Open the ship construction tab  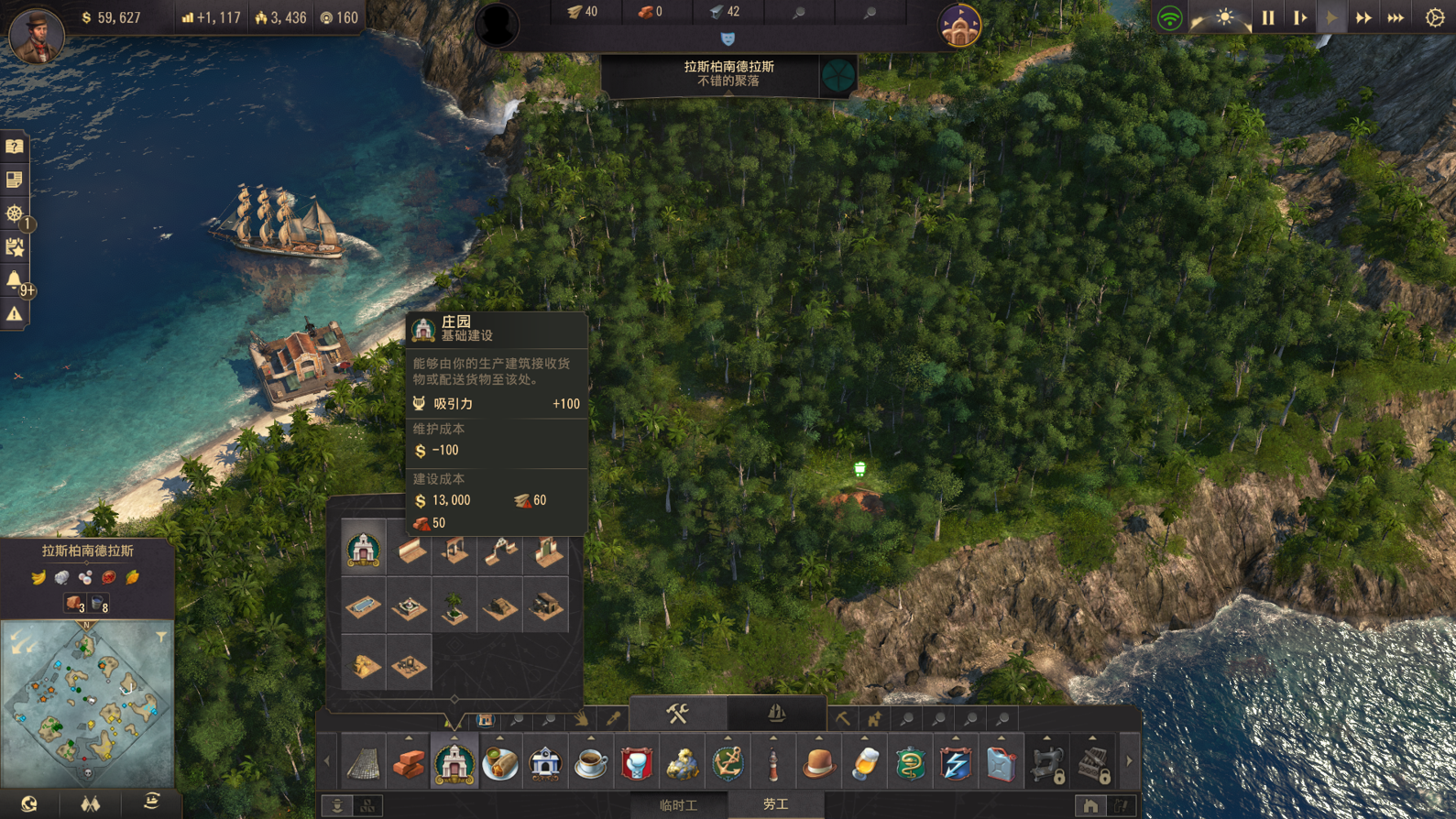pyautogui.click(x=775, y=714)
